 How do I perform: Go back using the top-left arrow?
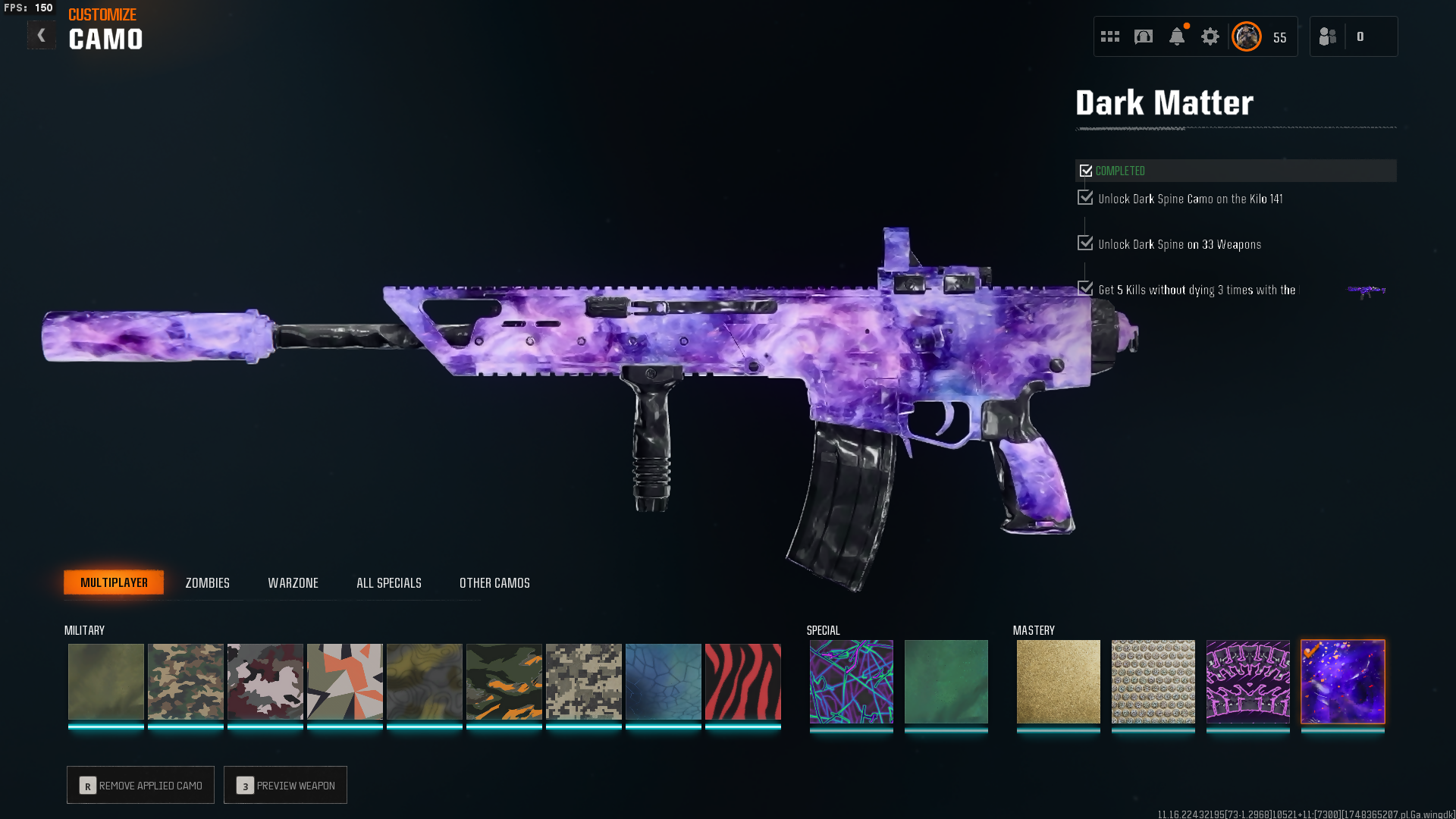pos(41,36)
